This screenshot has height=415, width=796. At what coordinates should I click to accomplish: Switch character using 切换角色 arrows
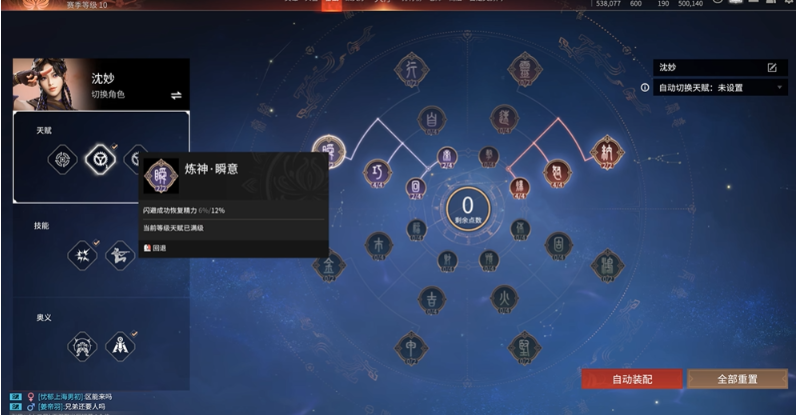click(176, 95)
